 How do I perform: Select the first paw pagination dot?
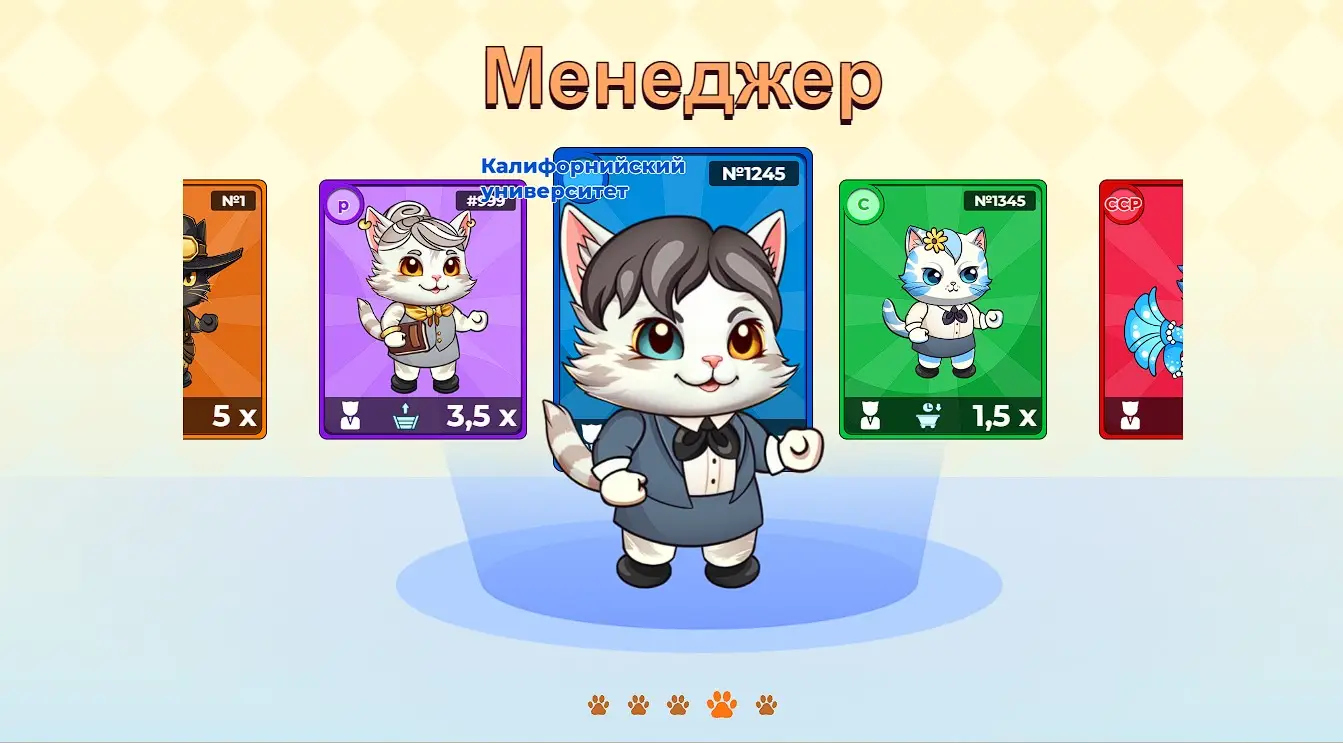coord(598,703)
